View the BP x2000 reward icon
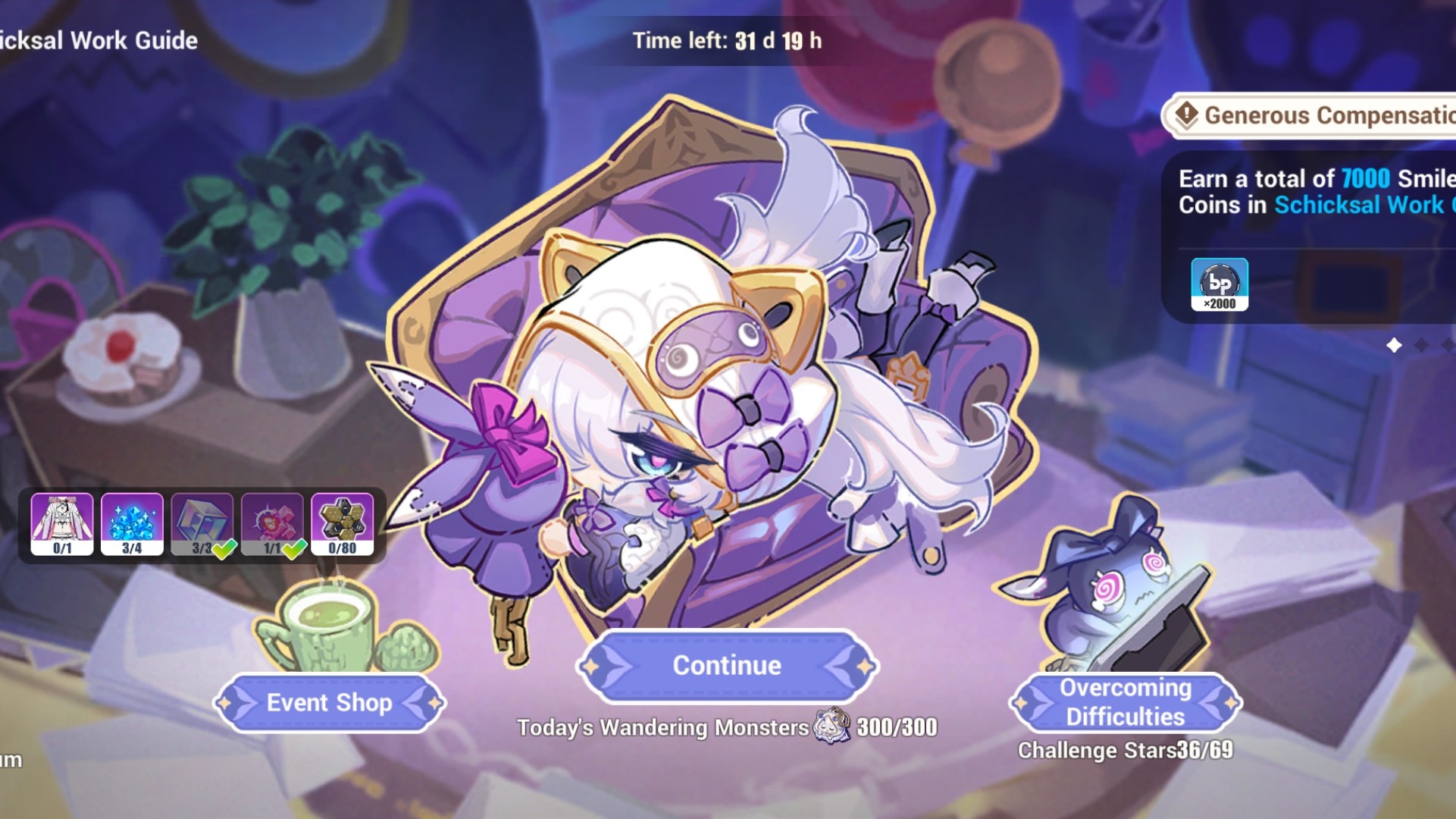The height and width of the screenshot is (819, 1456). tap(1220, 284)
